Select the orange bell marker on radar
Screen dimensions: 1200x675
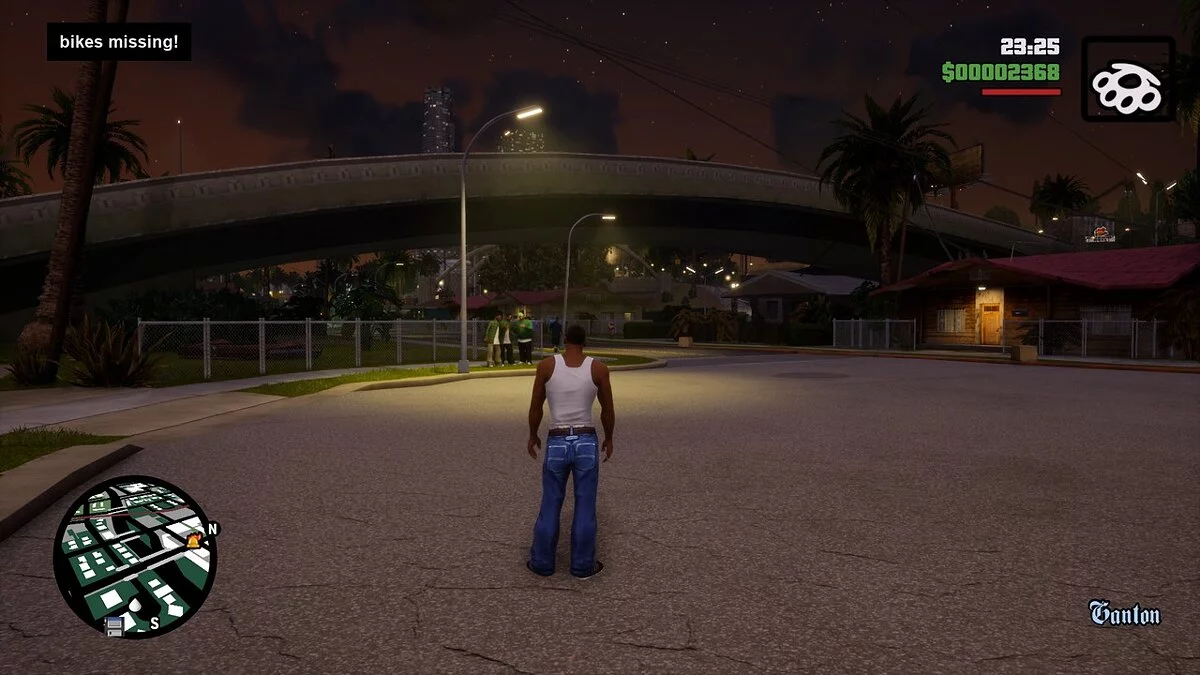coord(194,541)
